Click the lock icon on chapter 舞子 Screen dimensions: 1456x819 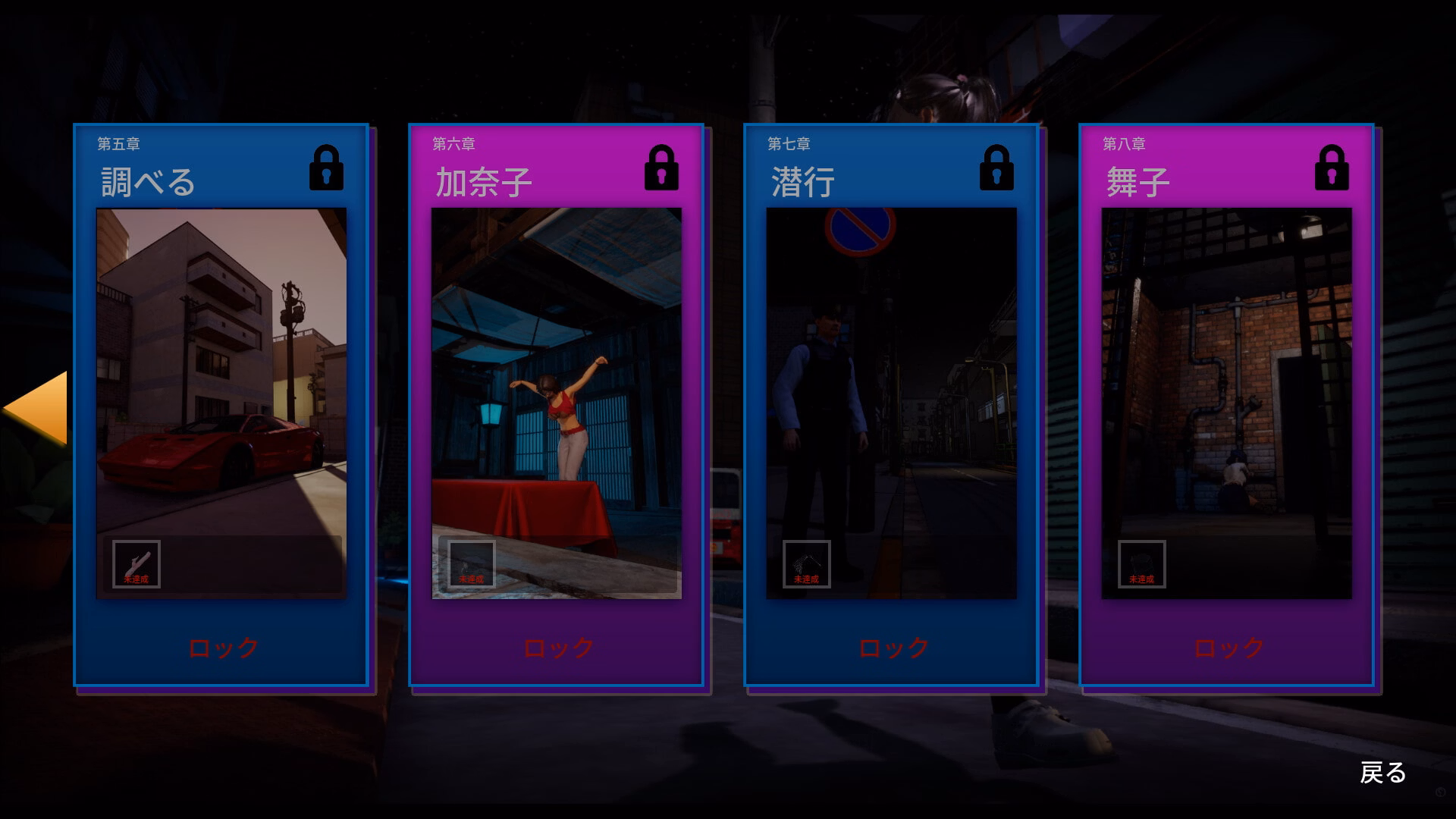(x=1332, y=172)
